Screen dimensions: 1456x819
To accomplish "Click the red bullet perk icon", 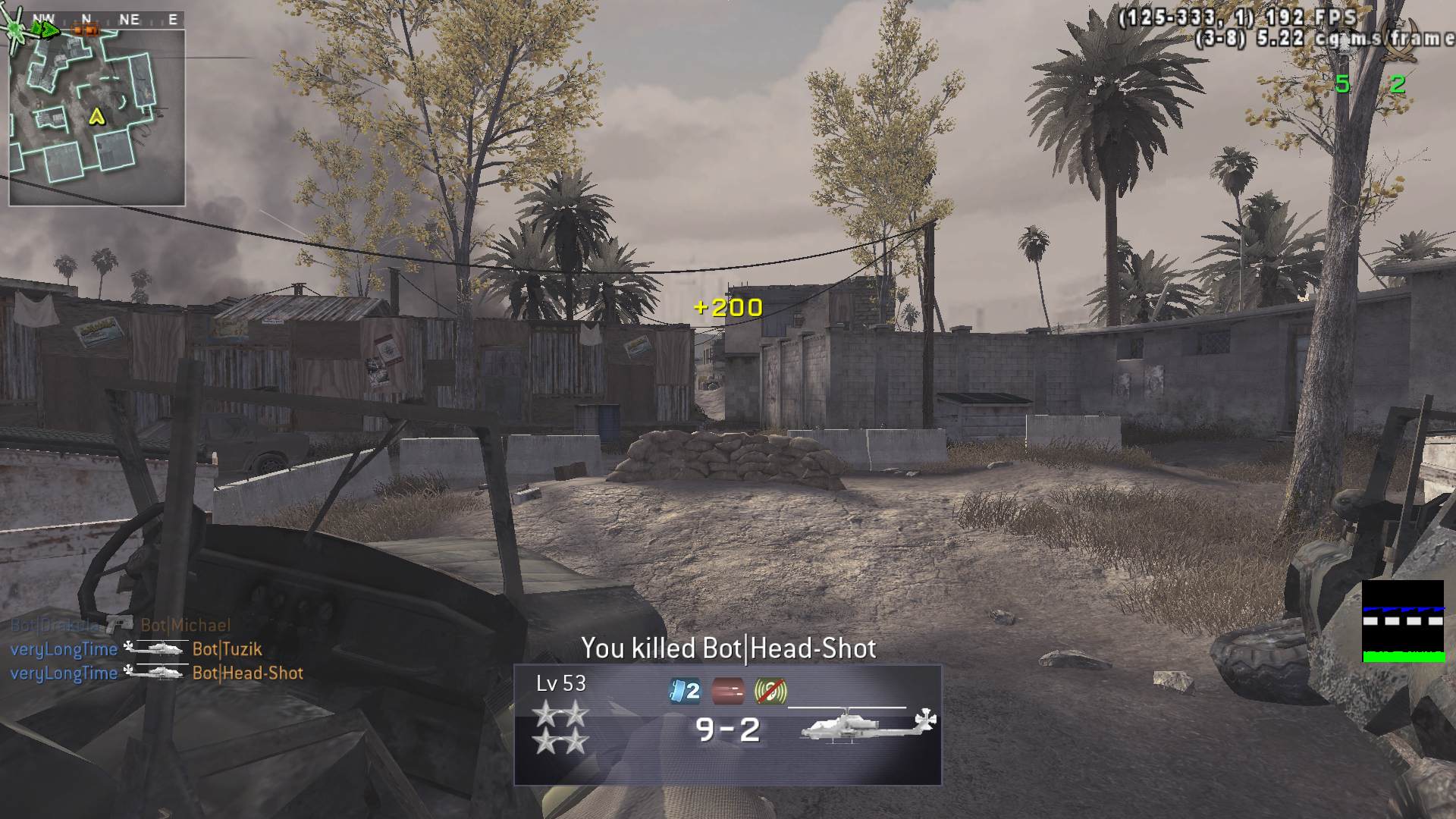I will click(727, 691).
